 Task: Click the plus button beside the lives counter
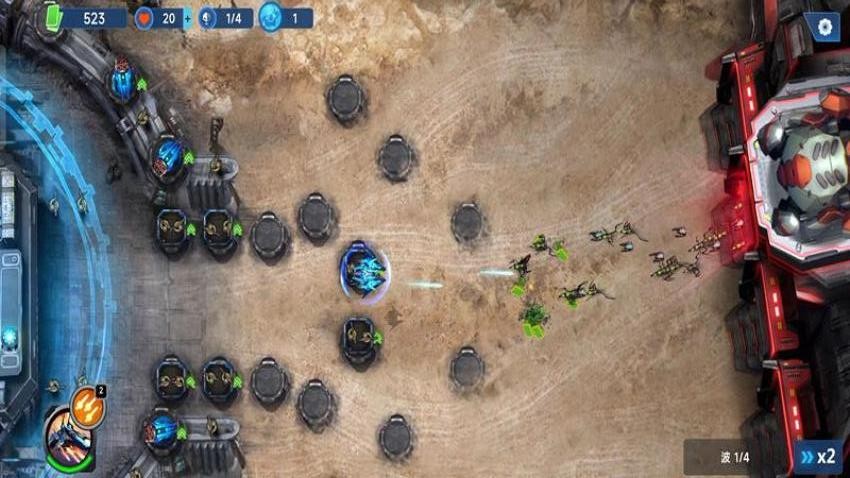click(186, 19)
